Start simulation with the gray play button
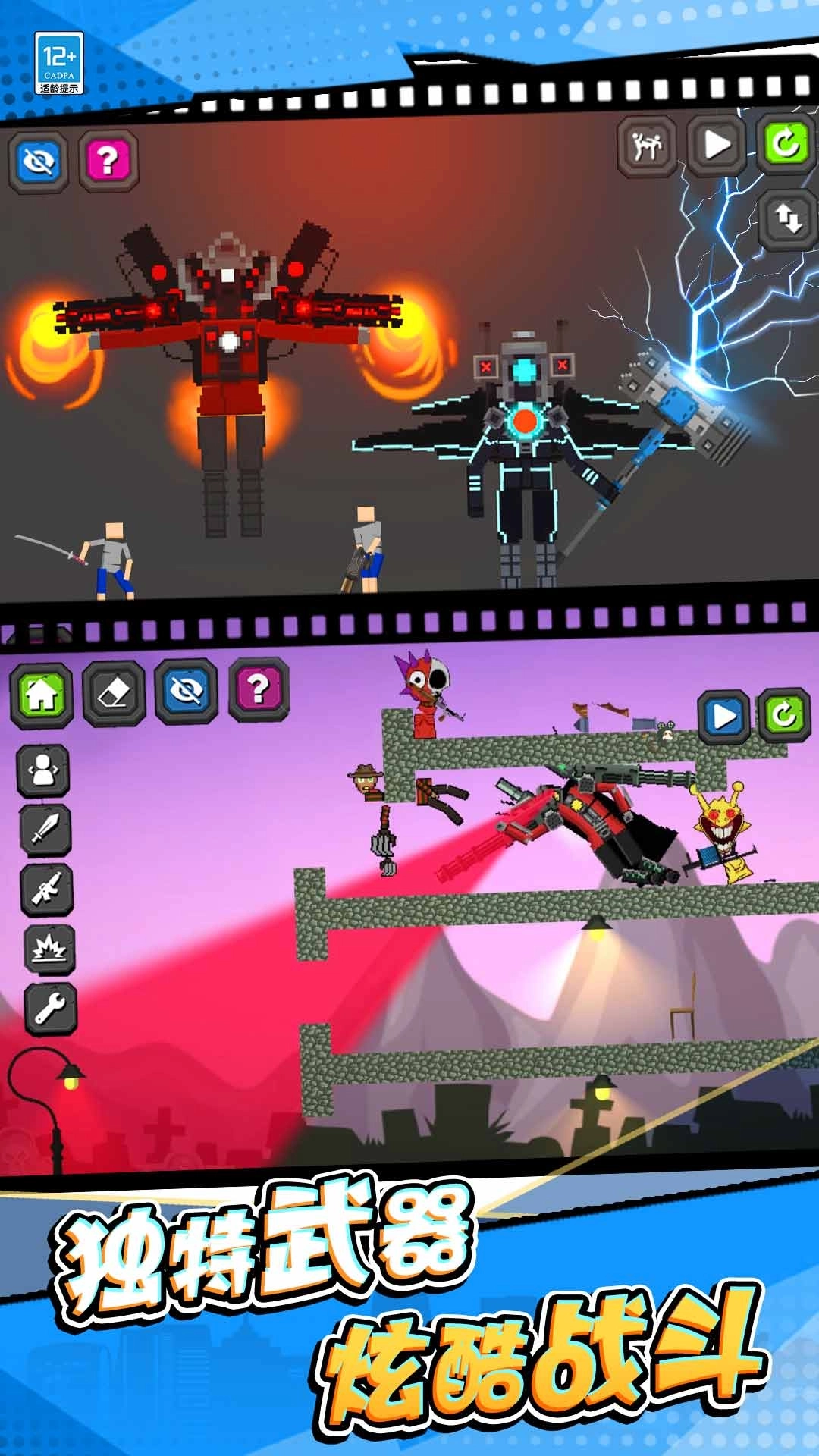The image size is (819, 1456). [x=716, y=144]
